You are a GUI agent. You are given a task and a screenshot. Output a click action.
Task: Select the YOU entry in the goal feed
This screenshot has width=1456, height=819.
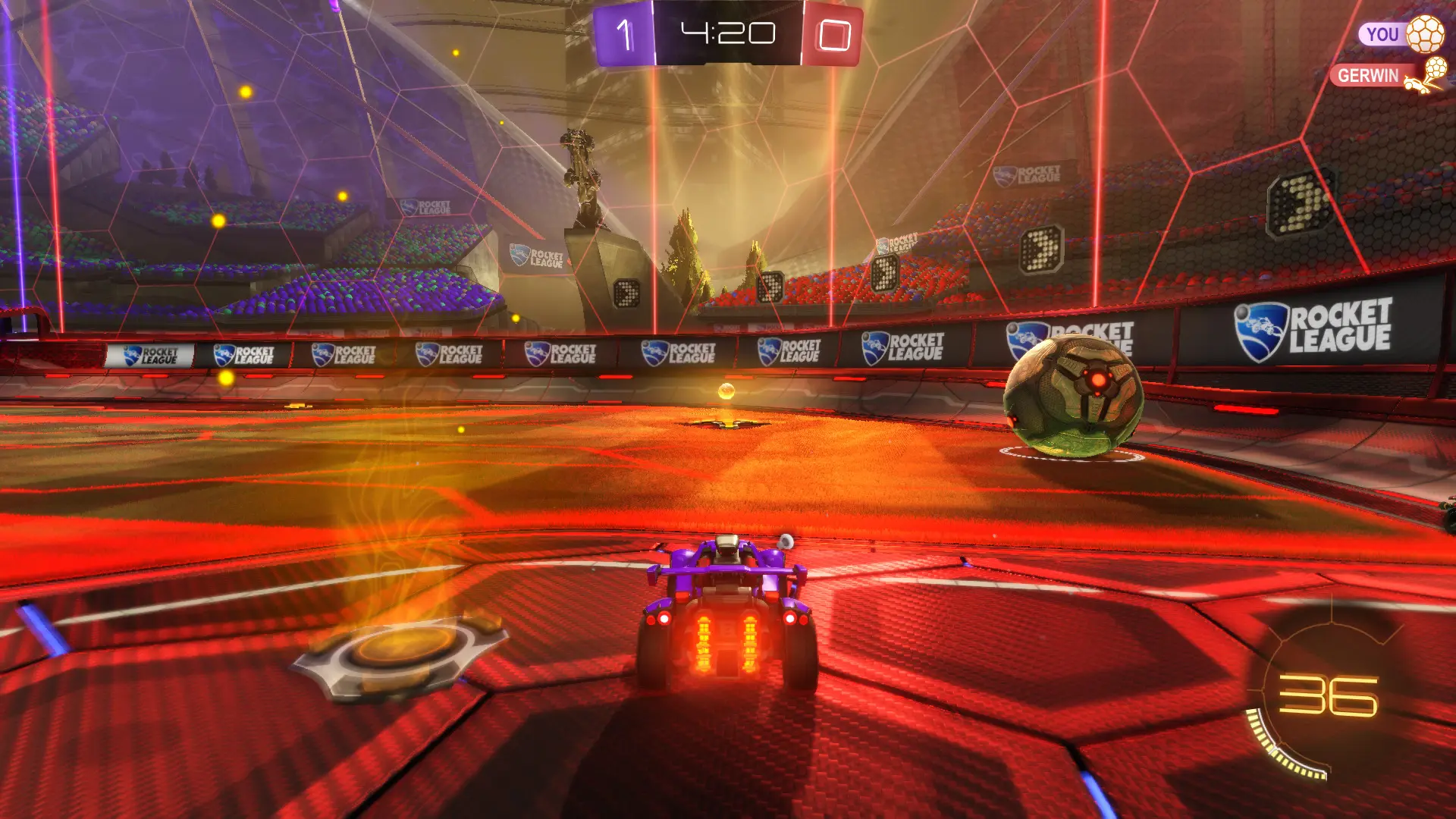[x=1382, y=35]
